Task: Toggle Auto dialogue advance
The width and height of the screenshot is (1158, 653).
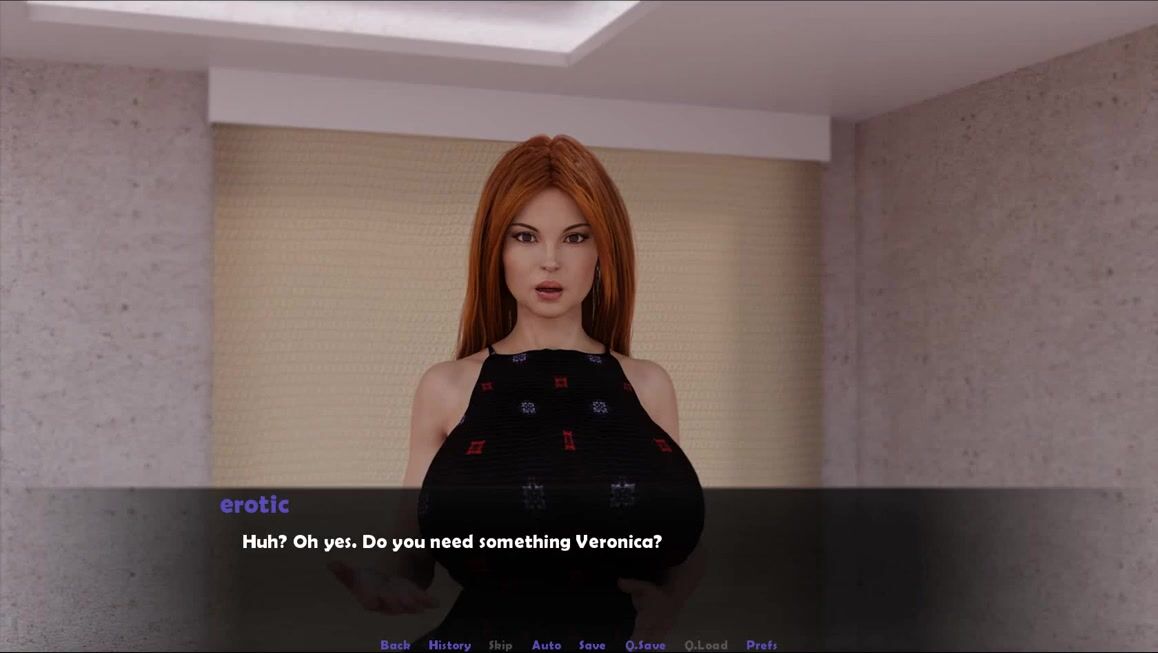Action: tap(546, 645)
